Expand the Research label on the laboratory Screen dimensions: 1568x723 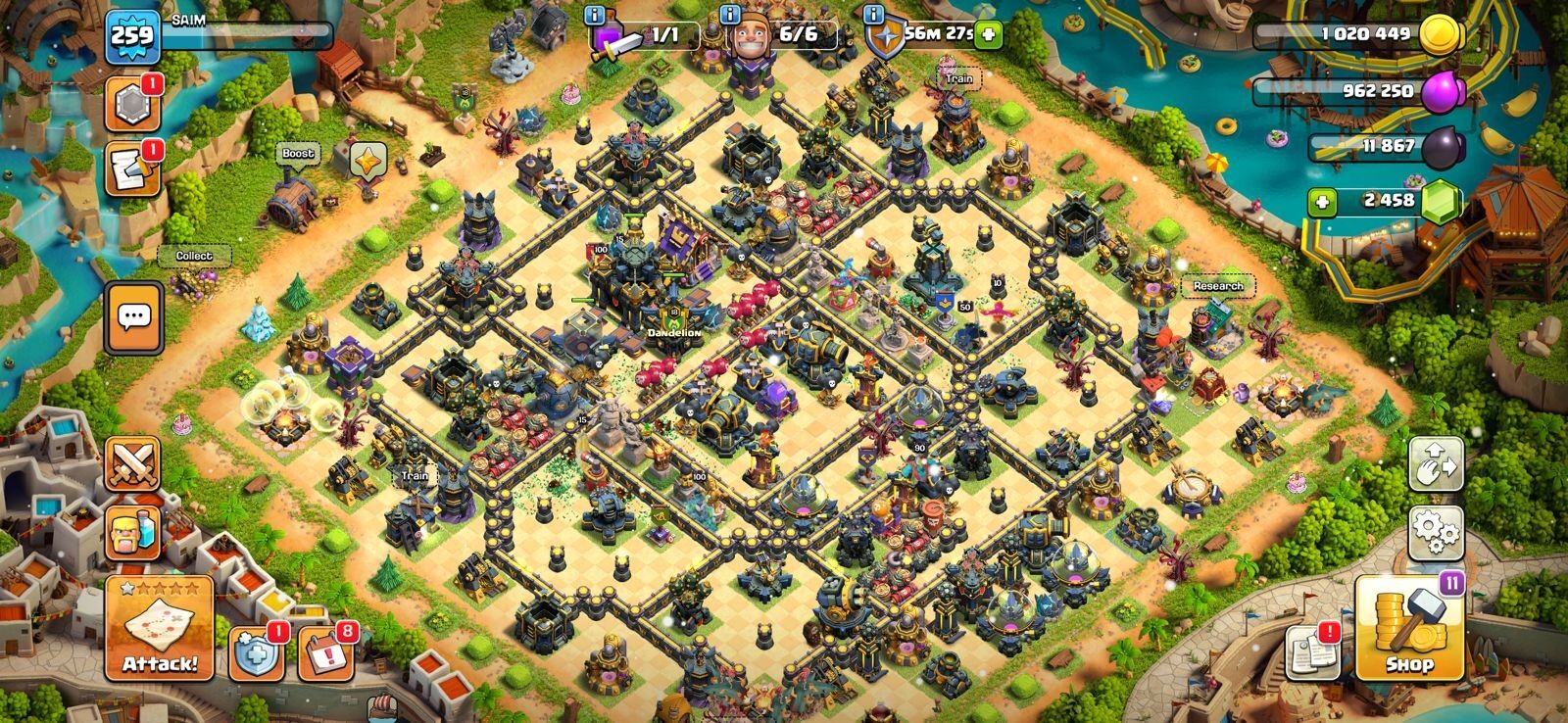(x=1218, y=285)
